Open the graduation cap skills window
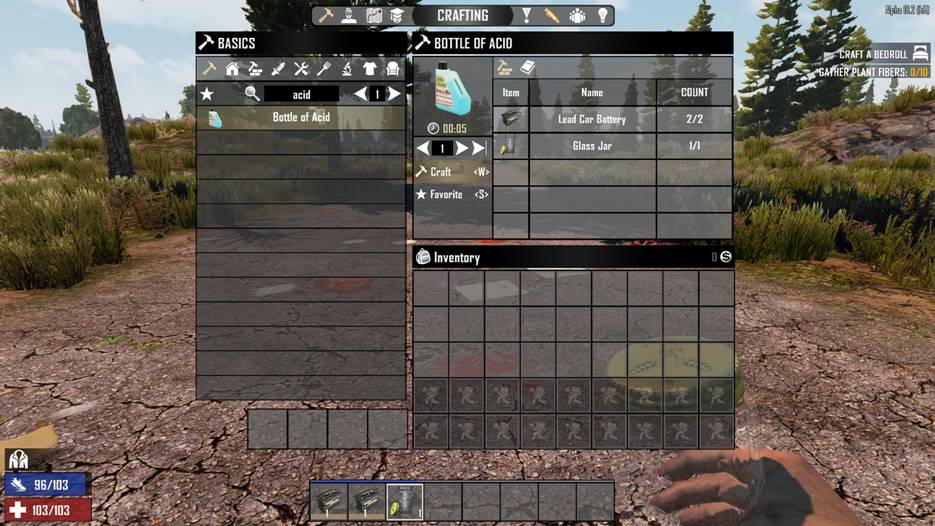 click(396, 16)
